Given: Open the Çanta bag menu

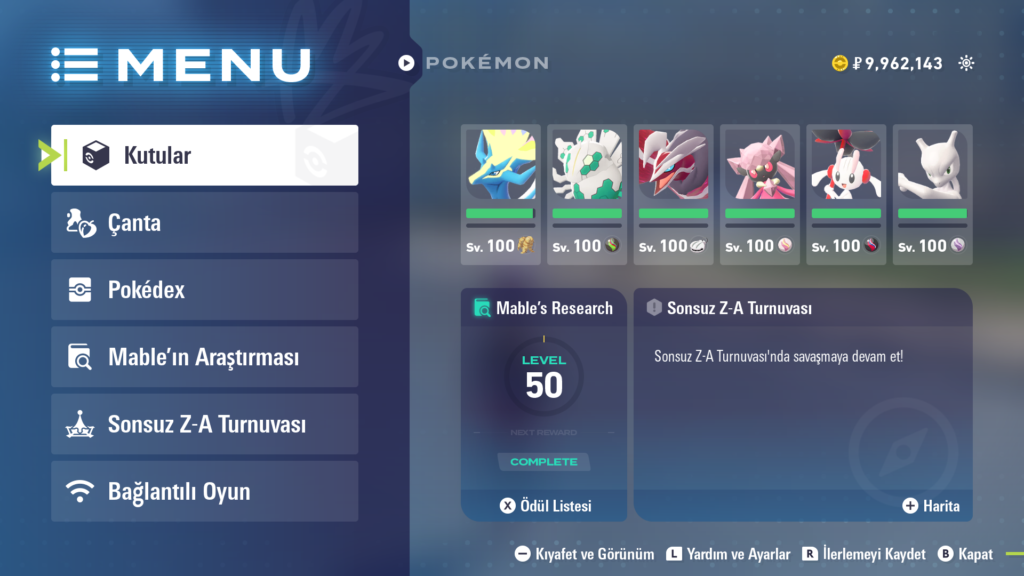Looking at the screenshot, I should click(205, 222).
